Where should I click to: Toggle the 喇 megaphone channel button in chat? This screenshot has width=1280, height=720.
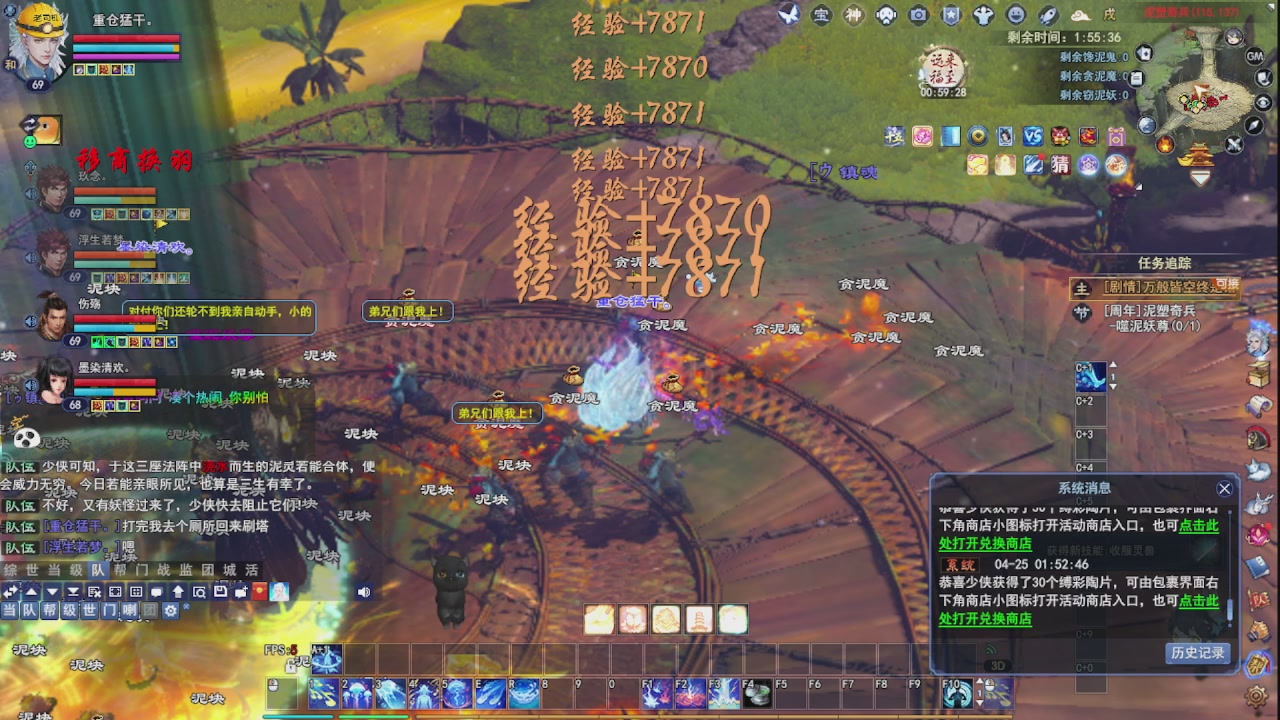pyautogui.click(x=129, y=609)
